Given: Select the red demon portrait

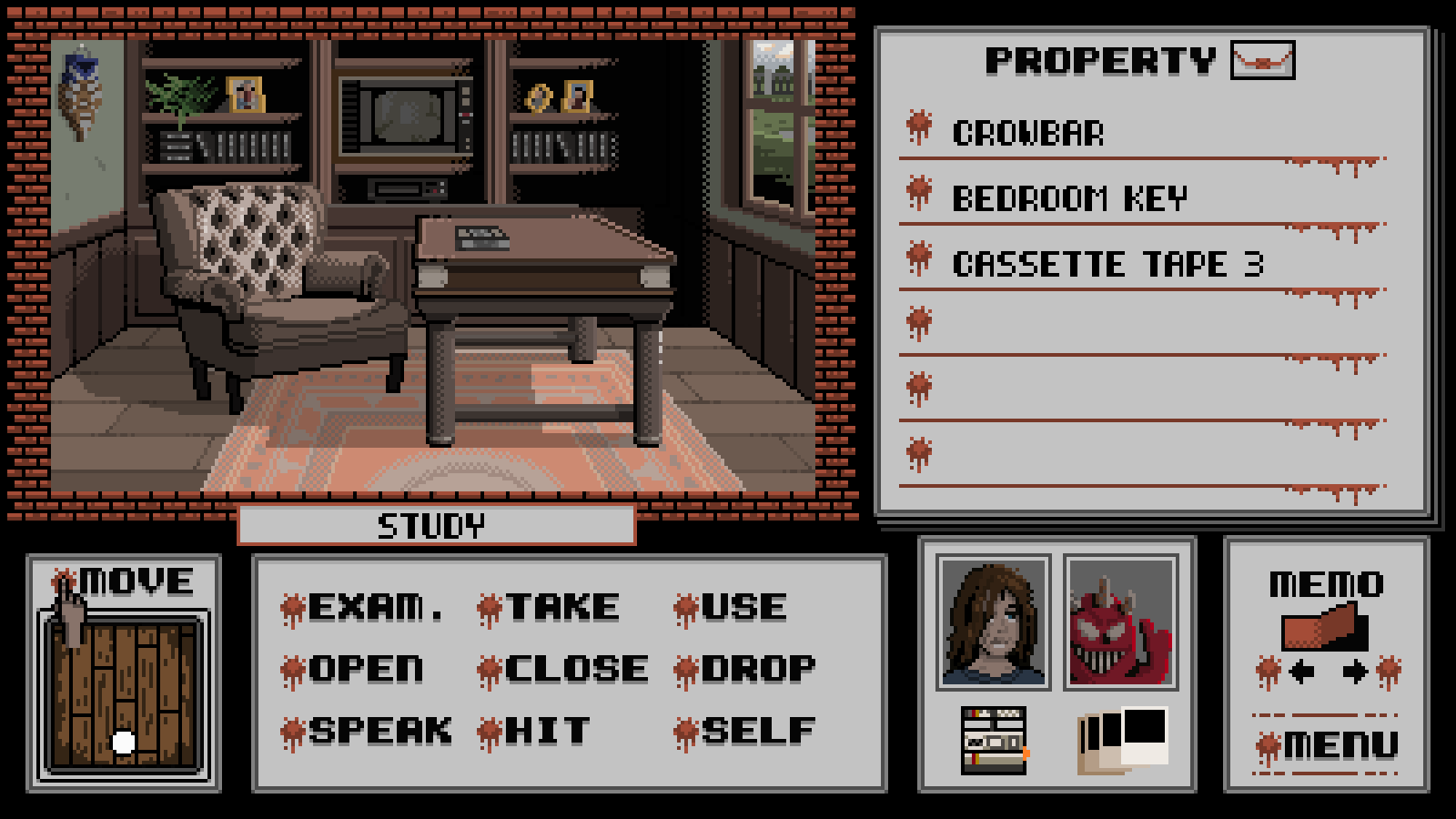Looking at the screenshot, I should point(1121,622).
